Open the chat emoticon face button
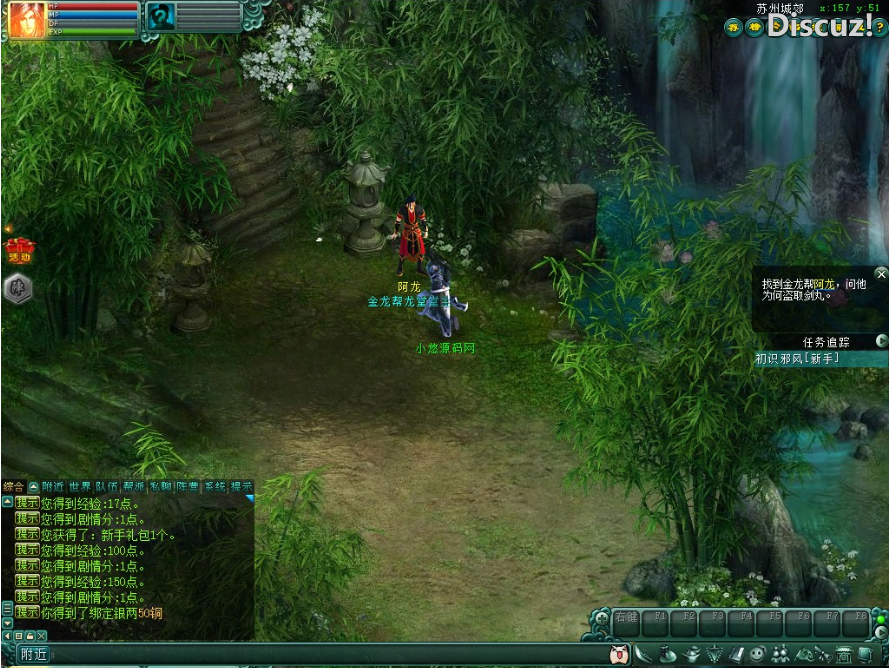This screenshot has width=890, height=668. click(620, 655)
